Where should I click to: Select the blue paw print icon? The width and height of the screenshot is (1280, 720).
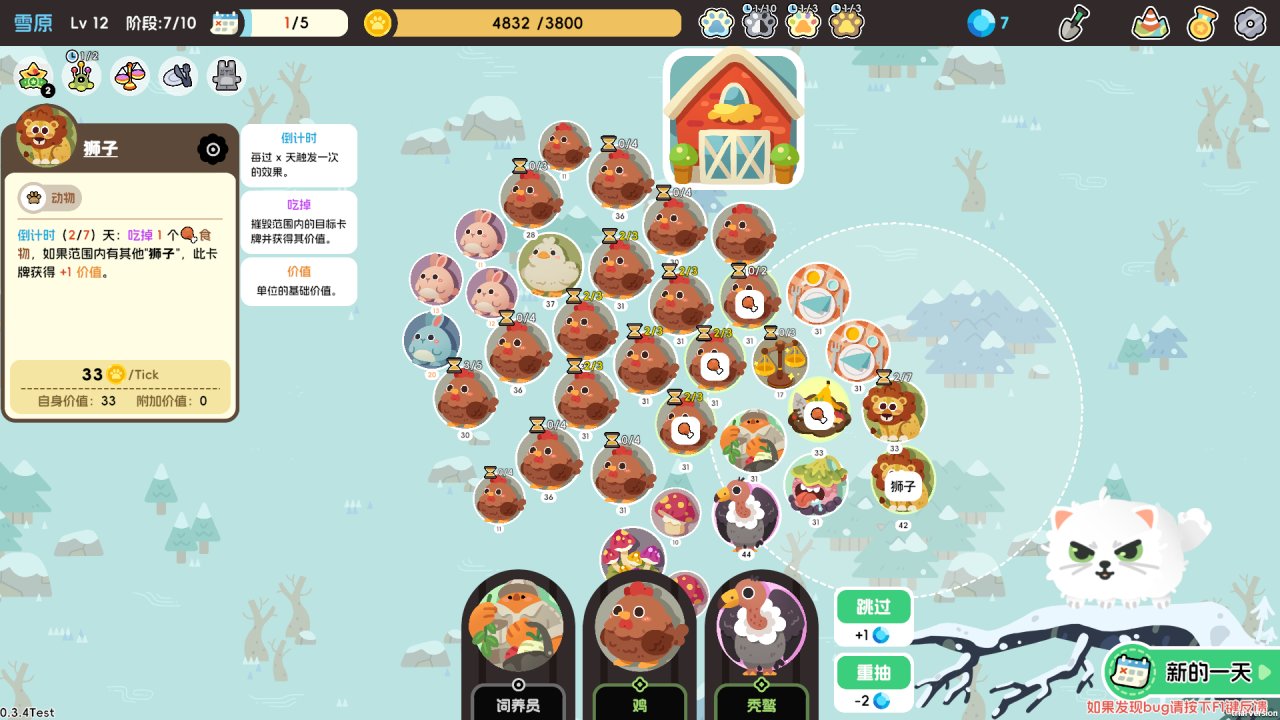pos(716,23)
